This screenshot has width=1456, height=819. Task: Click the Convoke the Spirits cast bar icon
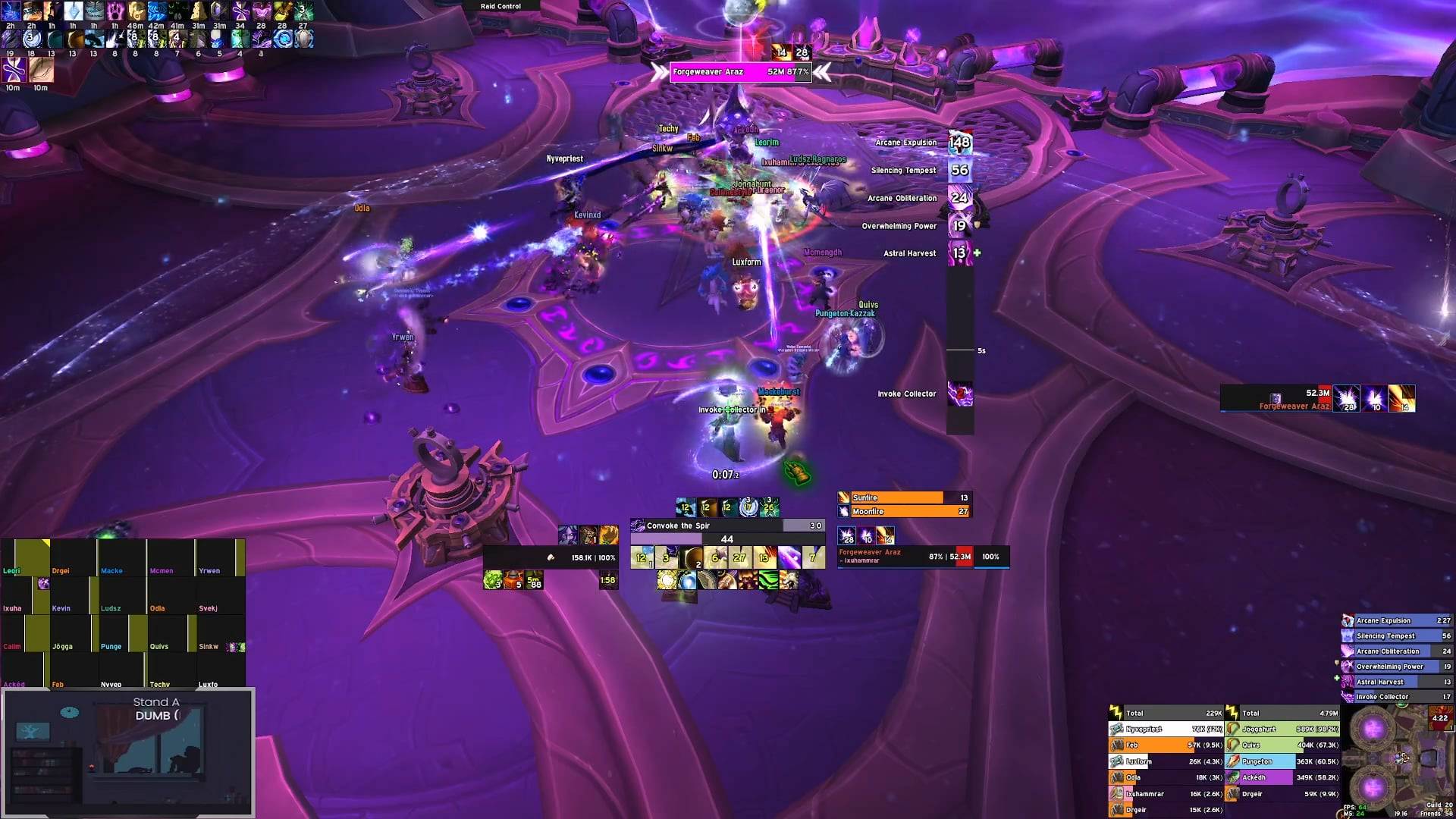click(x=638, y=526)
